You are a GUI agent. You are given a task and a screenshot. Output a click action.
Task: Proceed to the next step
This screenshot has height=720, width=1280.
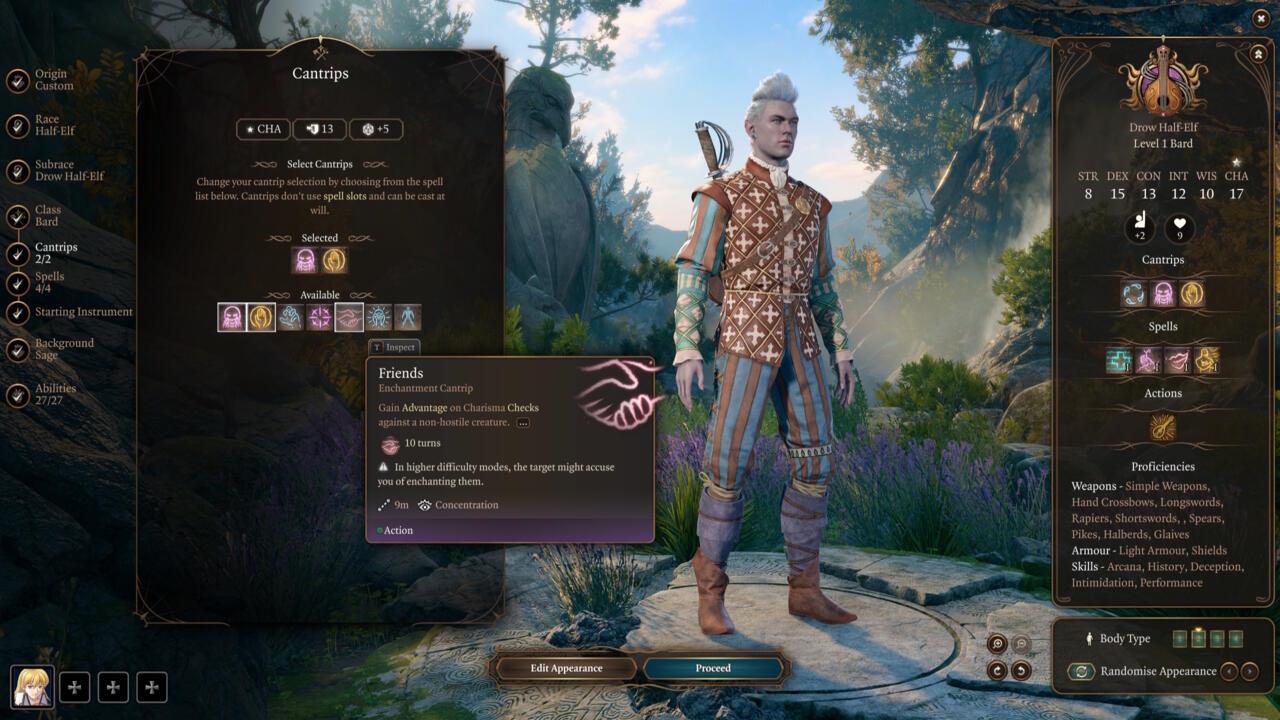[x=713, y=668]
